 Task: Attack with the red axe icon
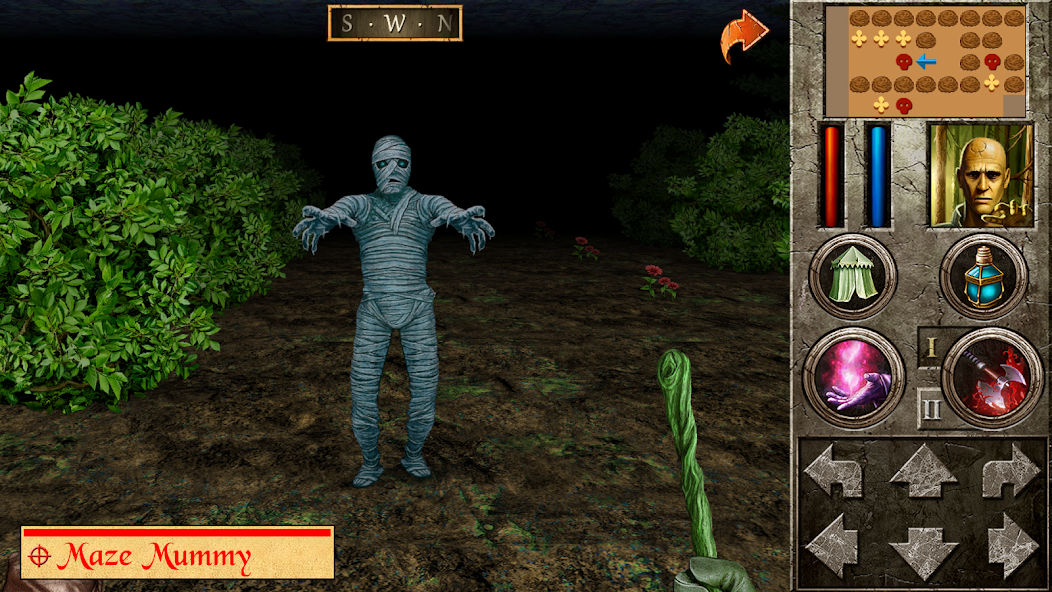[993, 378]
